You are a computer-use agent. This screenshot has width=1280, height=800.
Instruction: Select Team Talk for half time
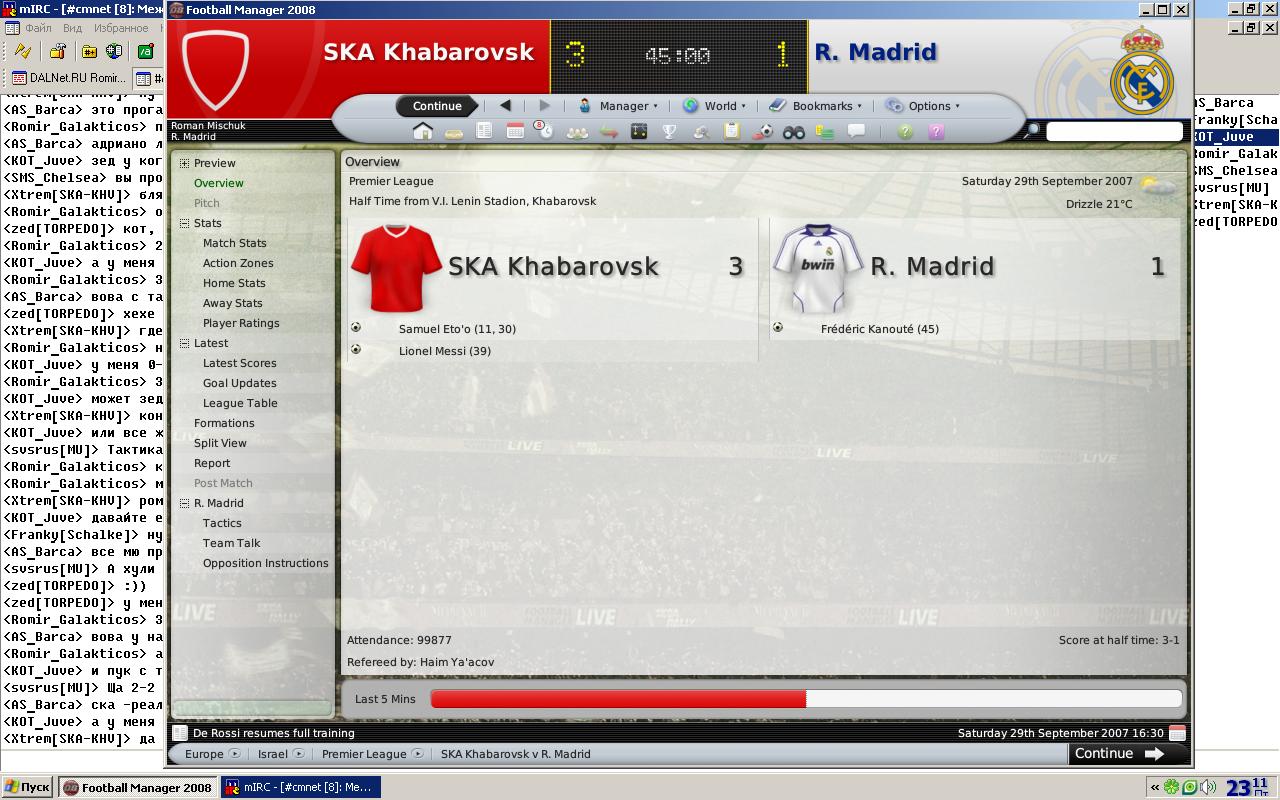(x=231, y=543)
